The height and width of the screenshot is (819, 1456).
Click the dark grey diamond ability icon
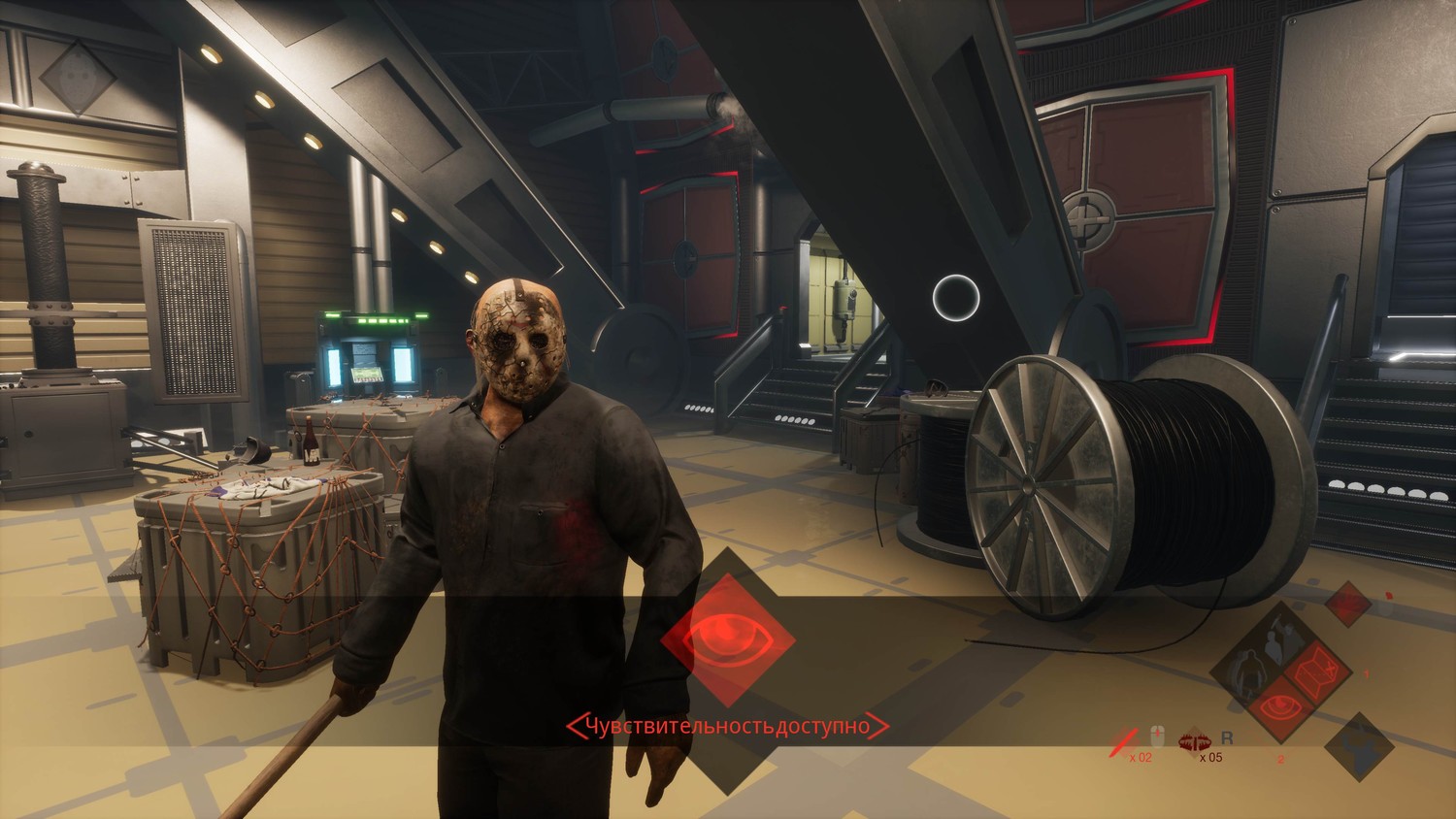[x=1359, y=746]
